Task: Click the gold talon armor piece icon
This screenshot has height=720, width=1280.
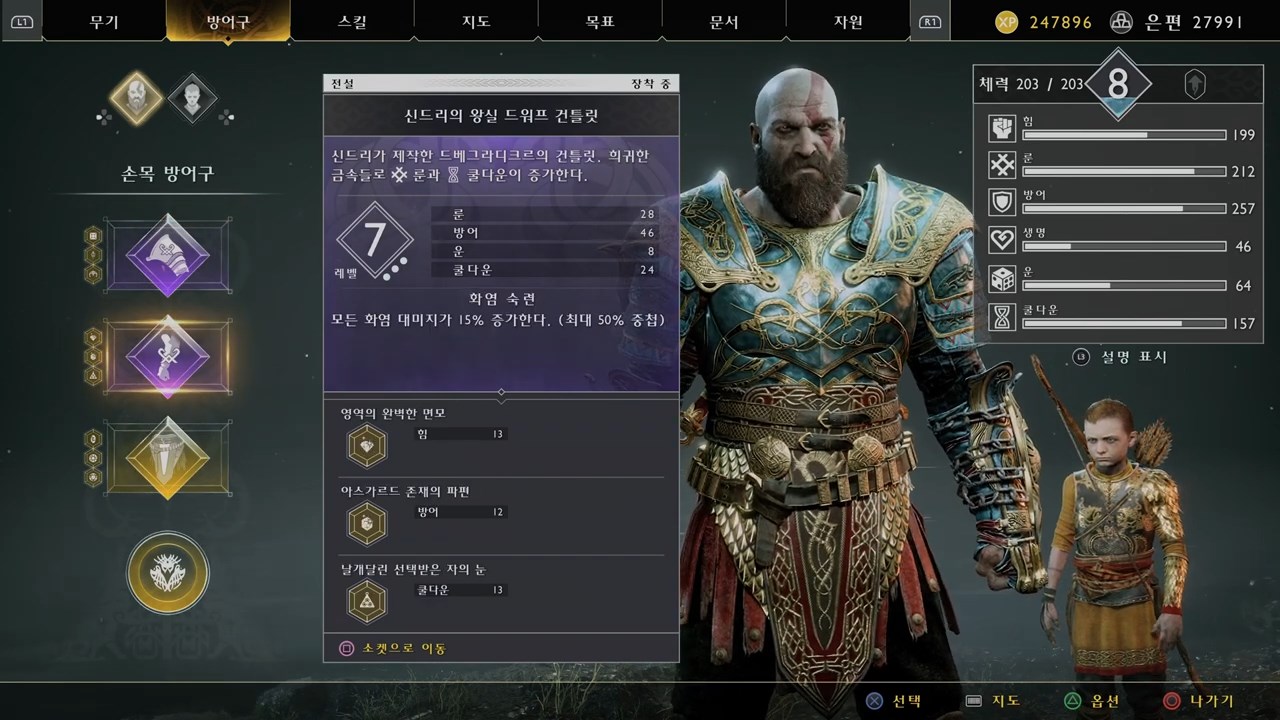Action: point(166,458)
